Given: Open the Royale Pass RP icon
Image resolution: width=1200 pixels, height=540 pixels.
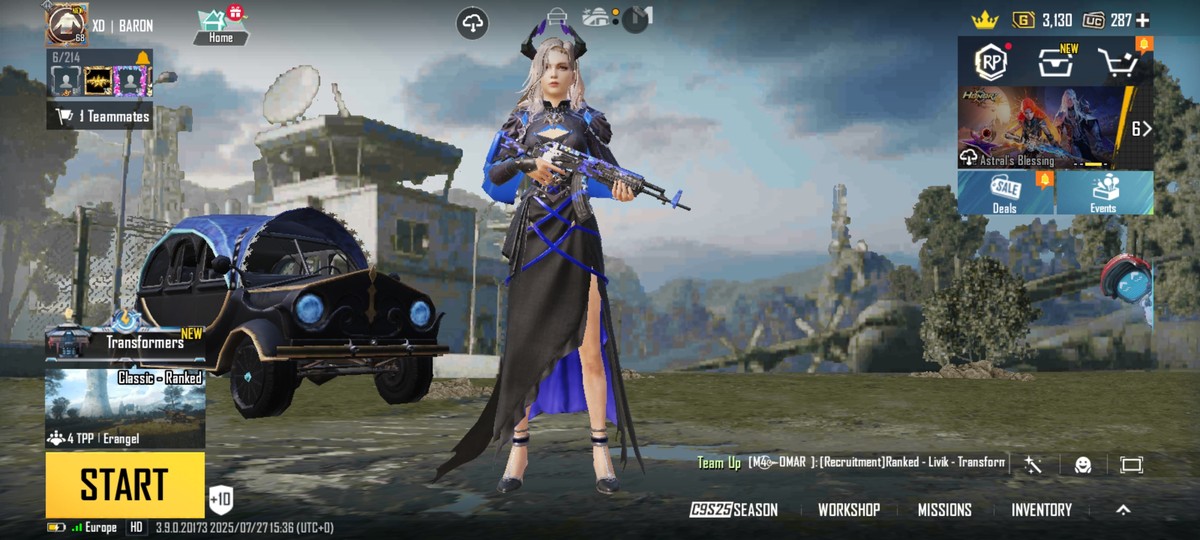Looking at the screenshot, I should [991, 64].
